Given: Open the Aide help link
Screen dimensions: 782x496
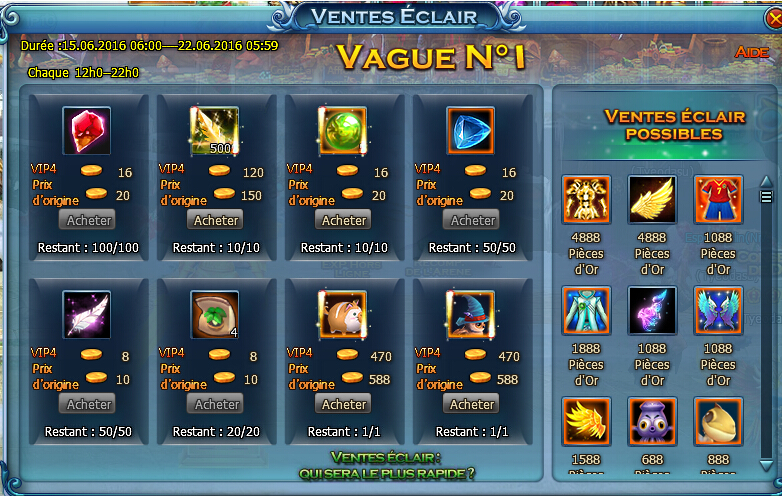Looking at the screenshot, I should 751,52.
